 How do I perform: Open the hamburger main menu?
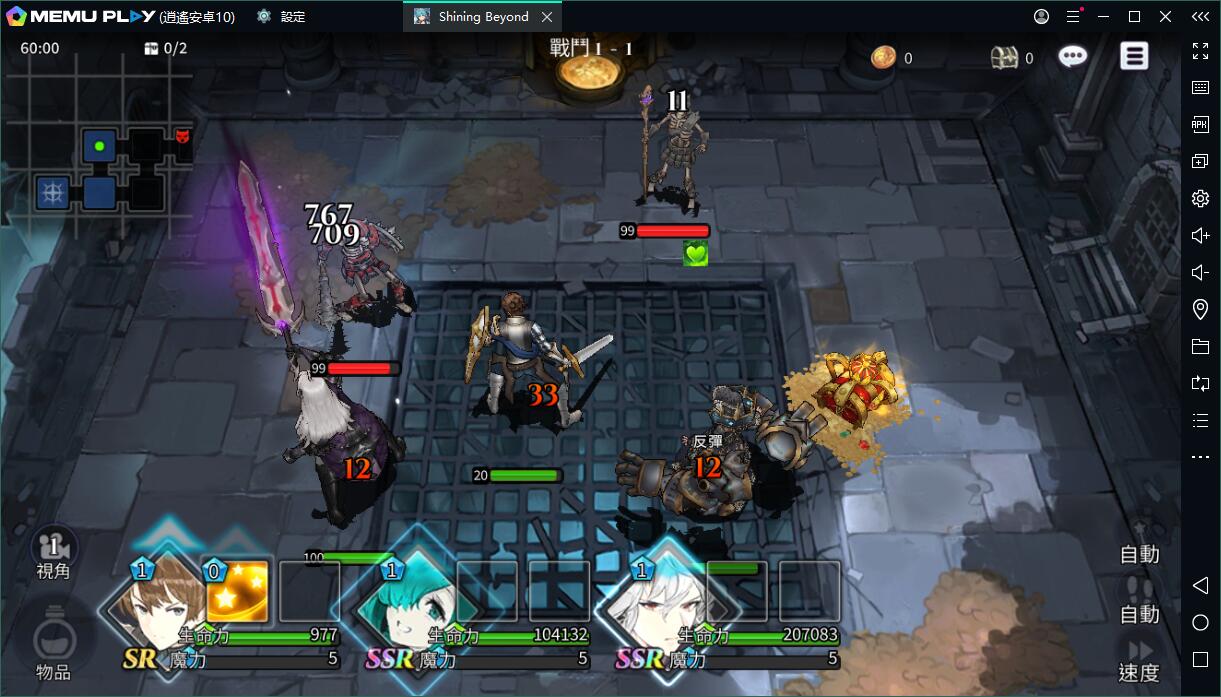1134,56
